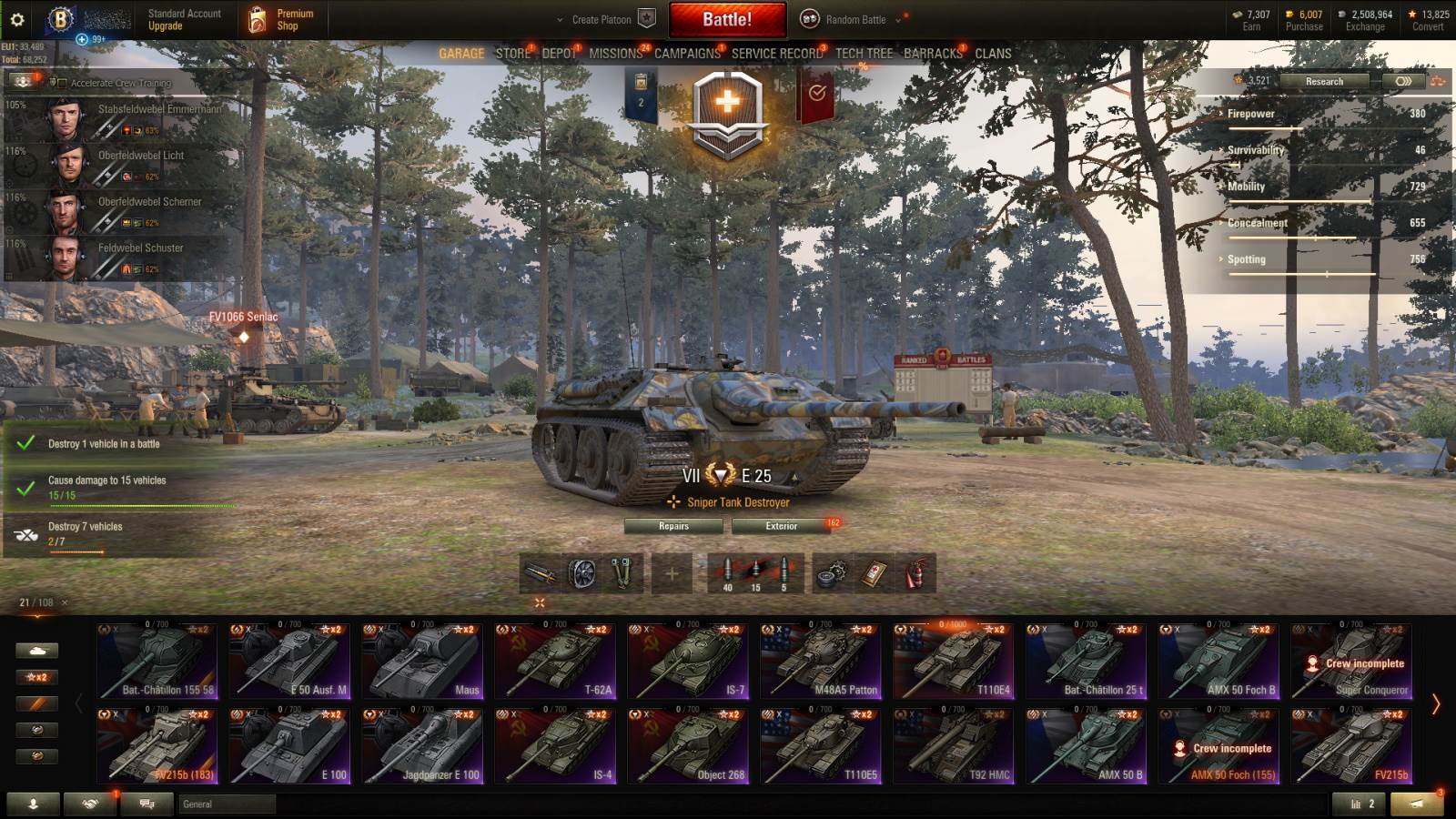Image resolution: width=1456 pixels, height=819 pixels.
Task: Click the first aid kit consumable
Action: (875, 573)
